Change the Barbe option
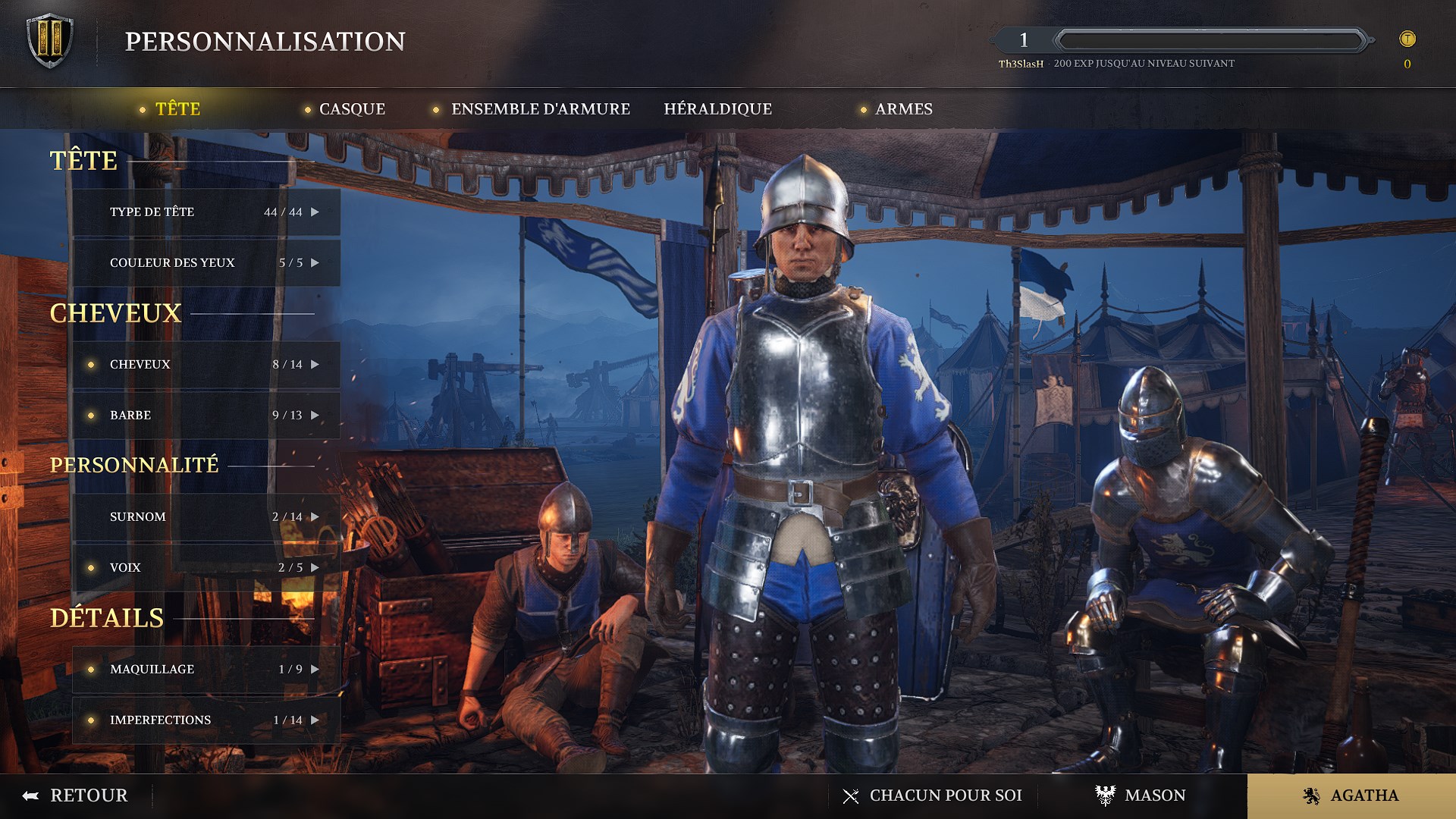The width and height of the screenshot is (1456, 819). [x=206, y=416]
